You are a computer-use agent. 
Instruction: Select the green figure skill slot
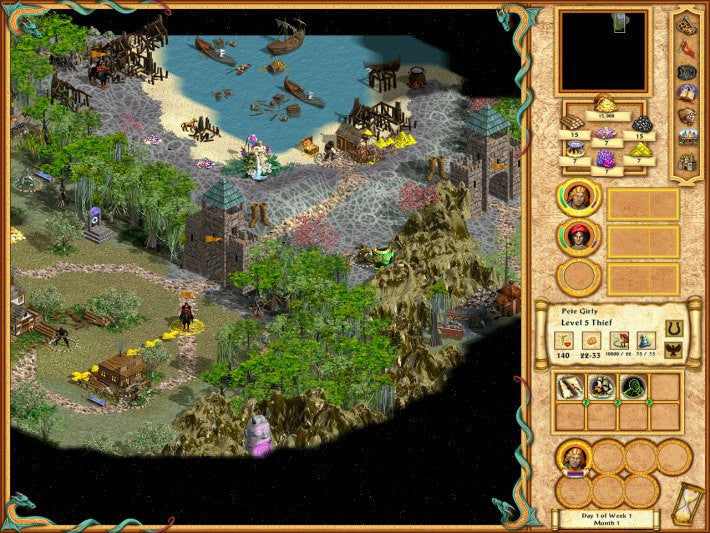pos(634,387)
